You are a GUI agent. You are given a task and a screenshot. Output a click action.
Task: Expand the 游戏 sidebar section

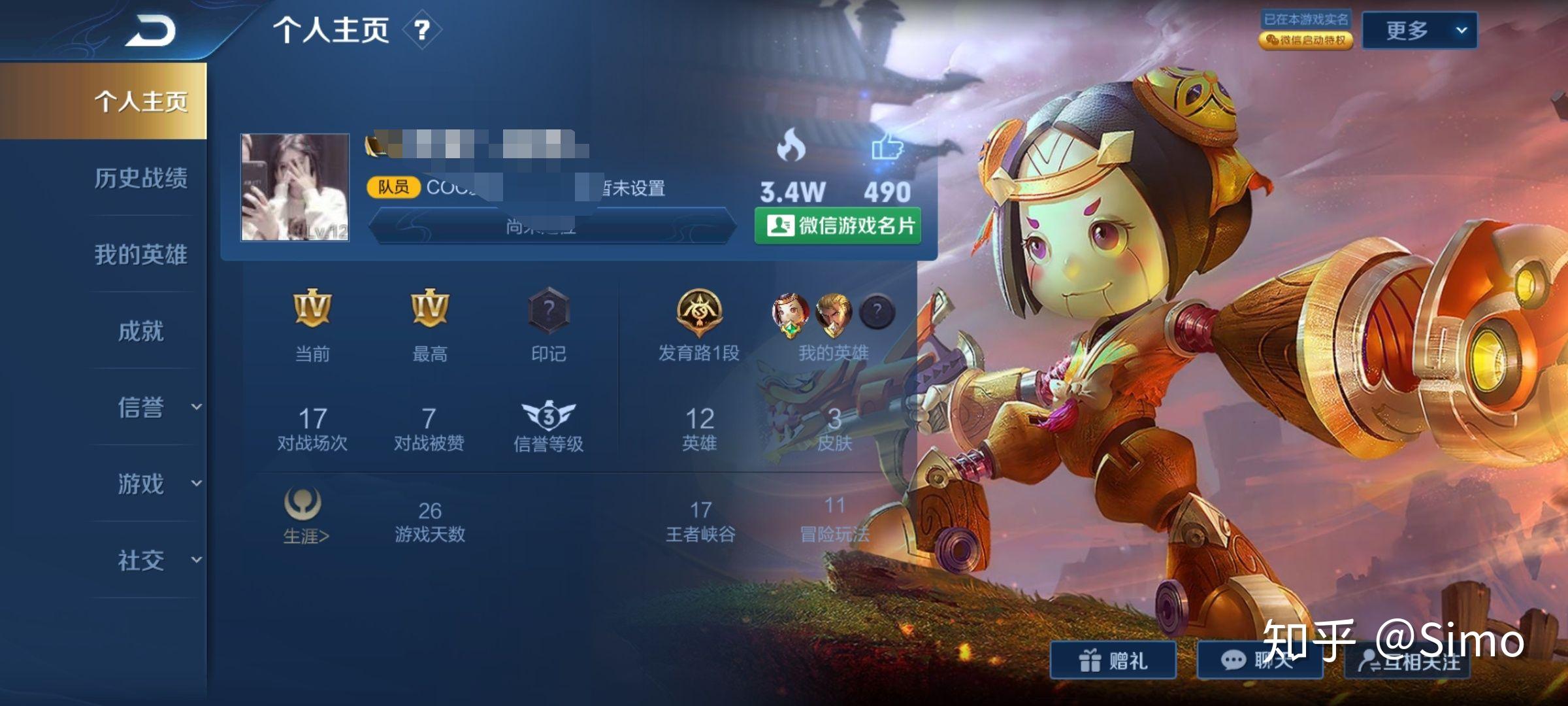click(157, 484)
